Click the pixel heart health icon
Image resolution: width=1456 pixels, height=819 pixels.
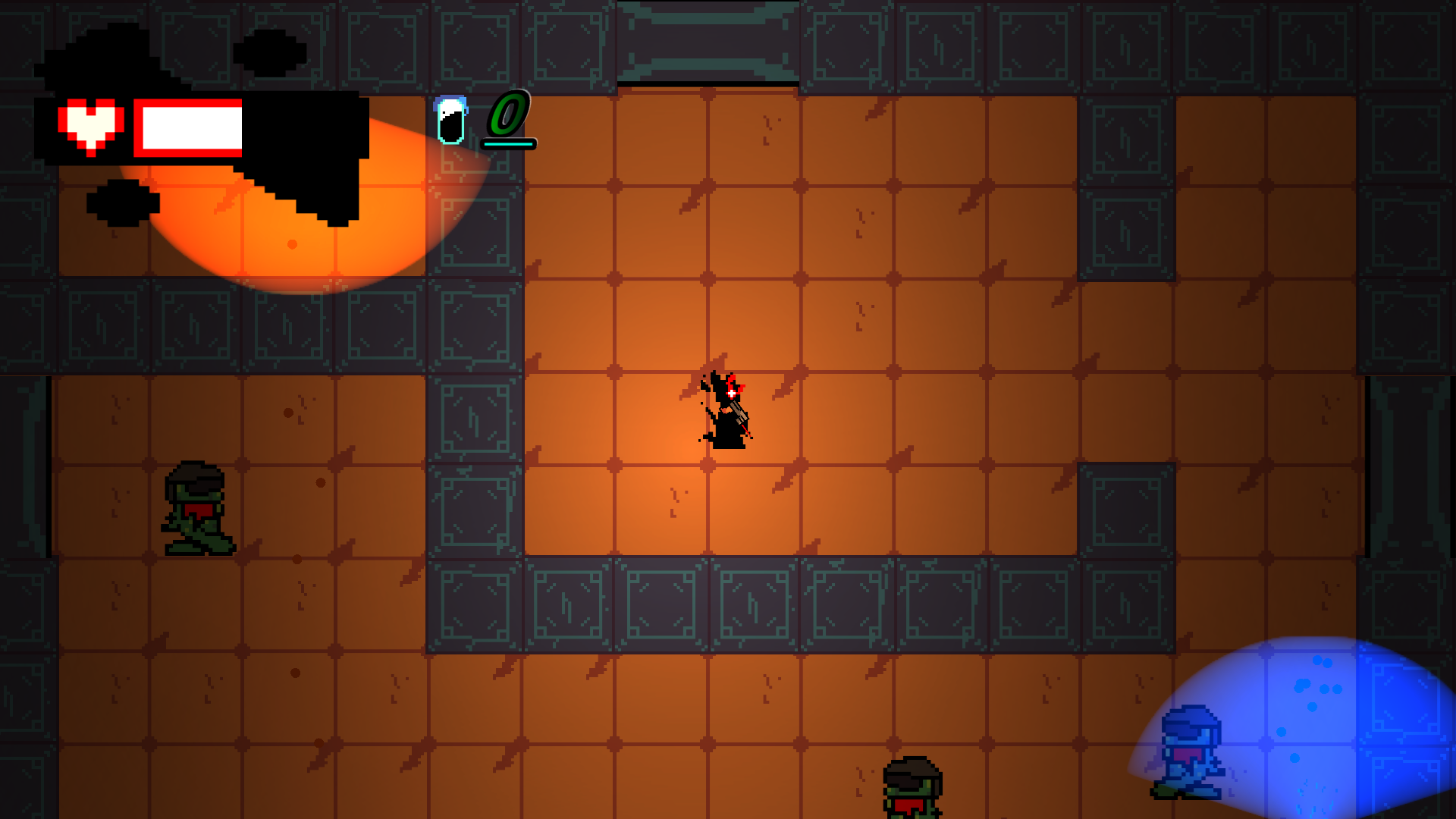(91, 126)
